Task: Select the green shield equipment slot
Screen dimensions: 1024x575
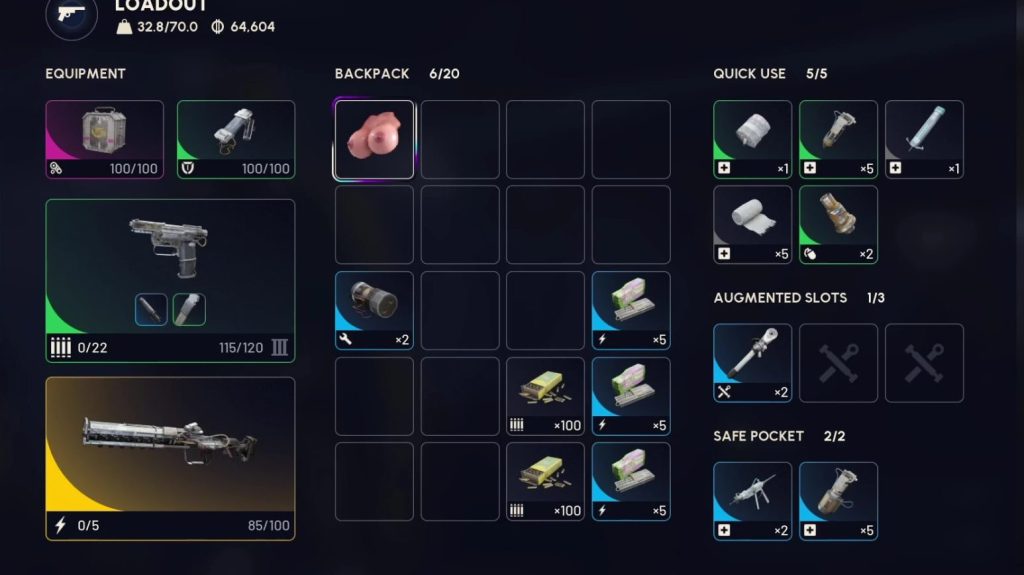Action: tap(236, 139)
